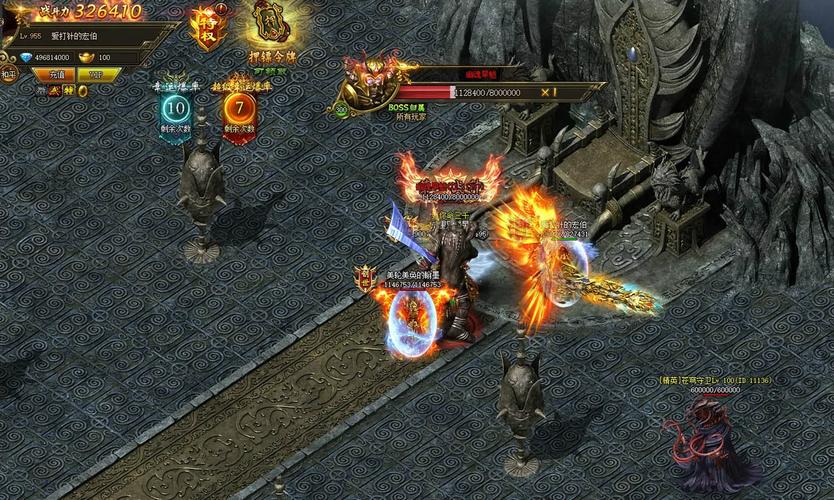The height and width of the screenshot is (500, 834).
Task: Click the gold ring buff icon under recharge
Action: [83, 91]
